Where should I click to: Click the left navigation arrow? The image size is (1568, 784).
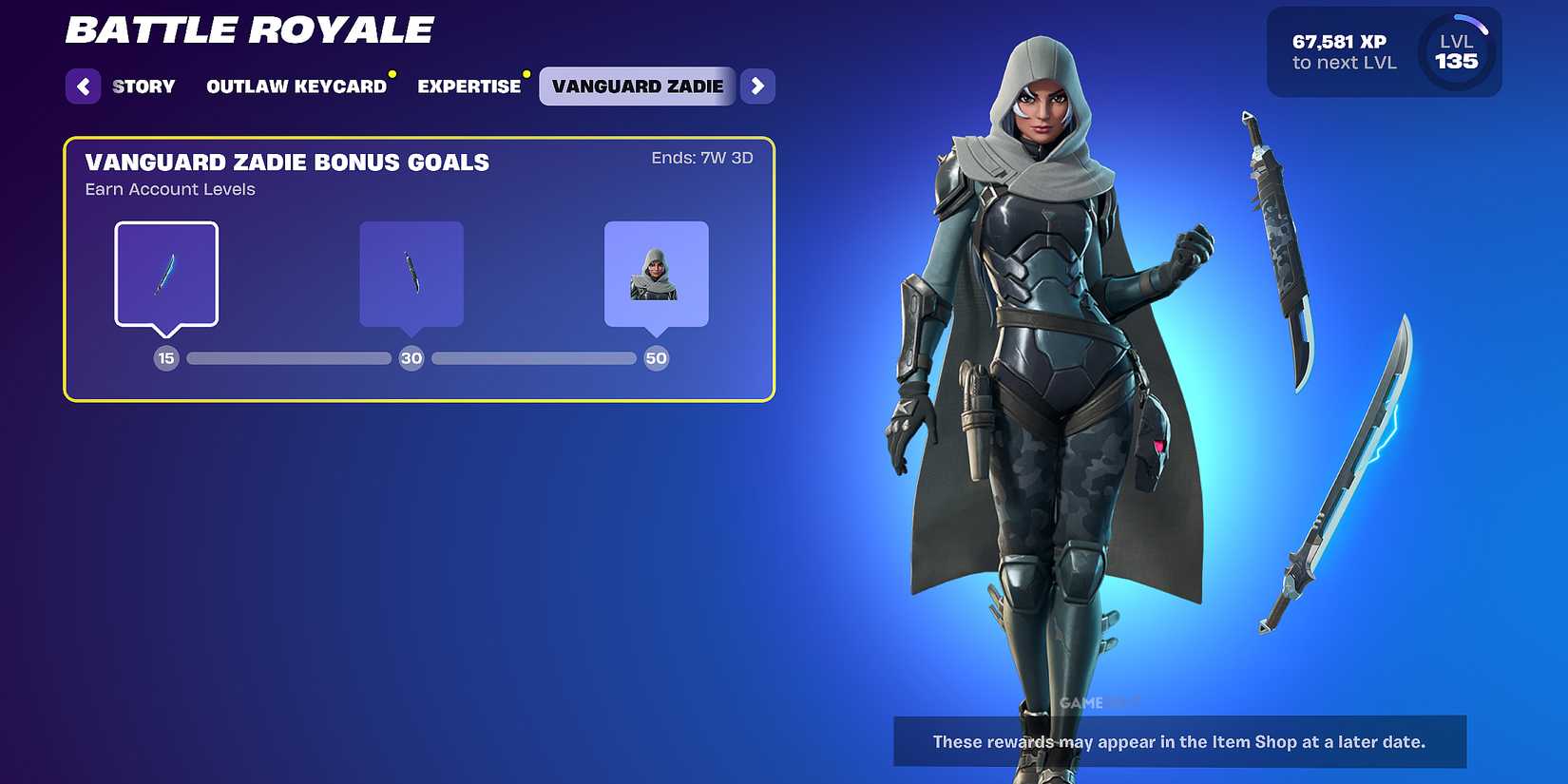pyautogui.click(x=84, y=86)
